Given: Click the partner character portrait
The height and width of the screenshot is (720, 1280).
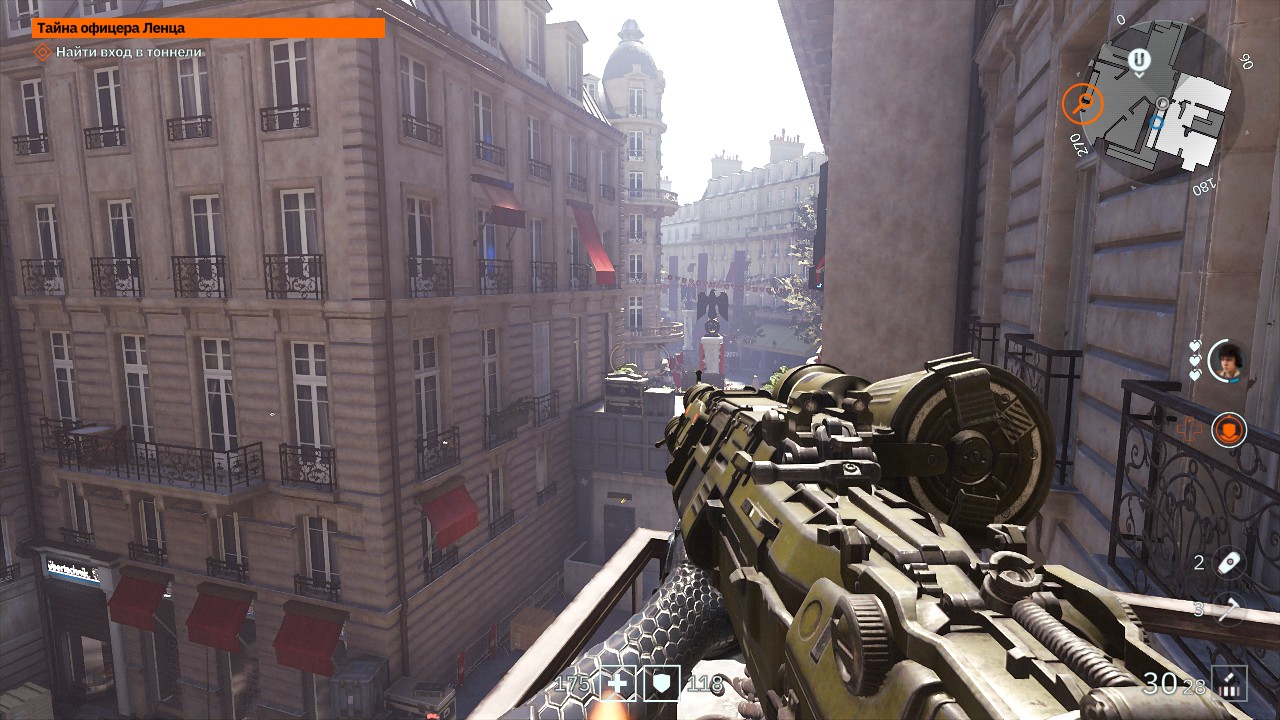Looking at the screenshot, I should pyautogui.click(x=1226, y=361).
